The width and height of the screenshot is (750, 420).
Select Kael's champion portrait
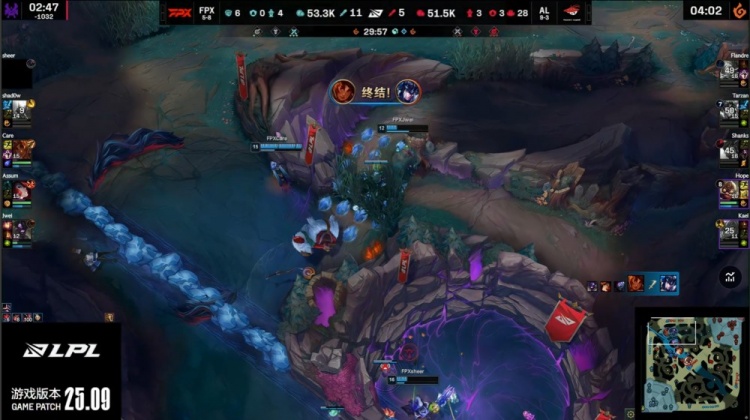[x=732, y=230]
